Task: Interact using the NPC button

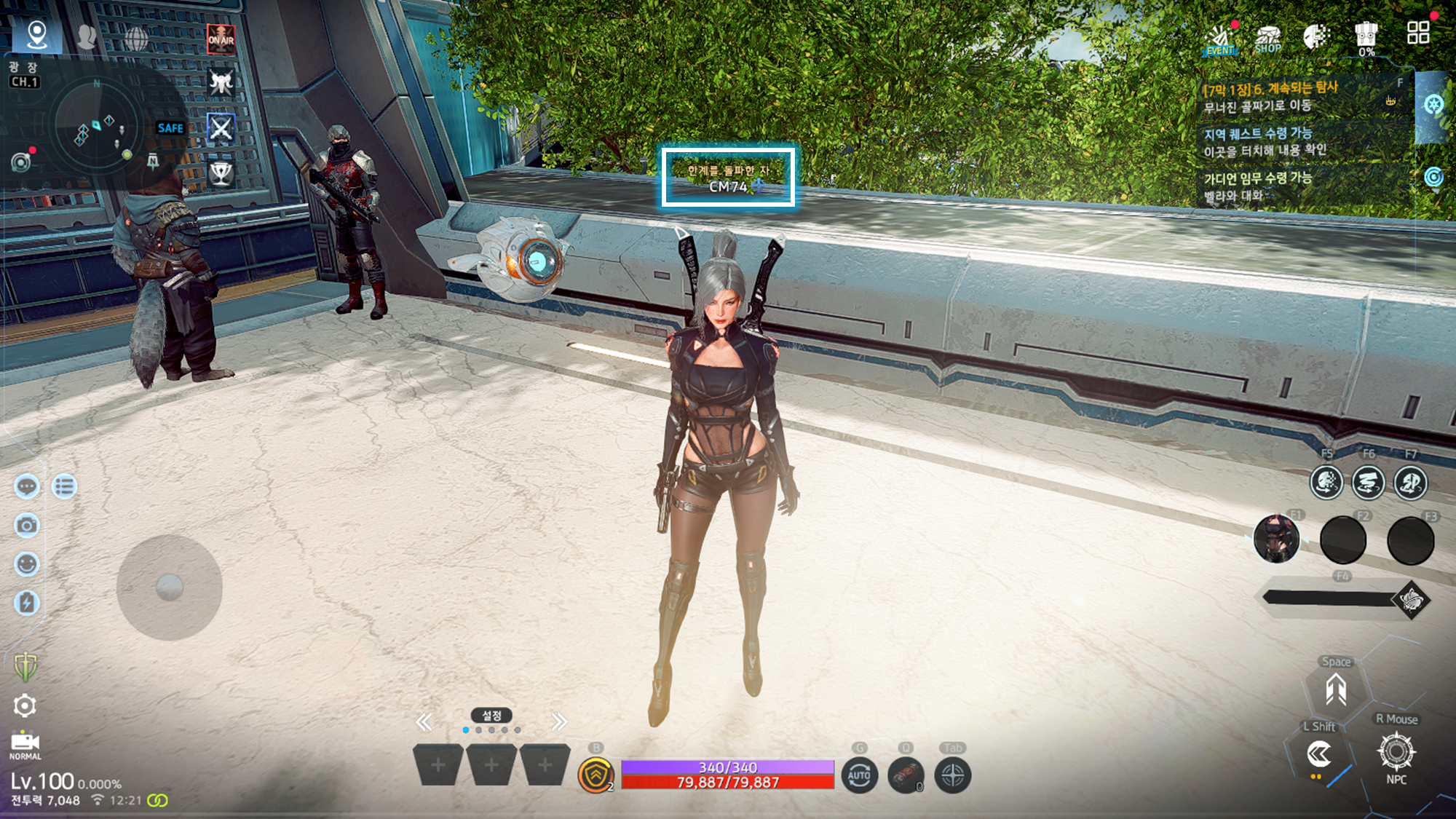Action: tap(1396, 753)
